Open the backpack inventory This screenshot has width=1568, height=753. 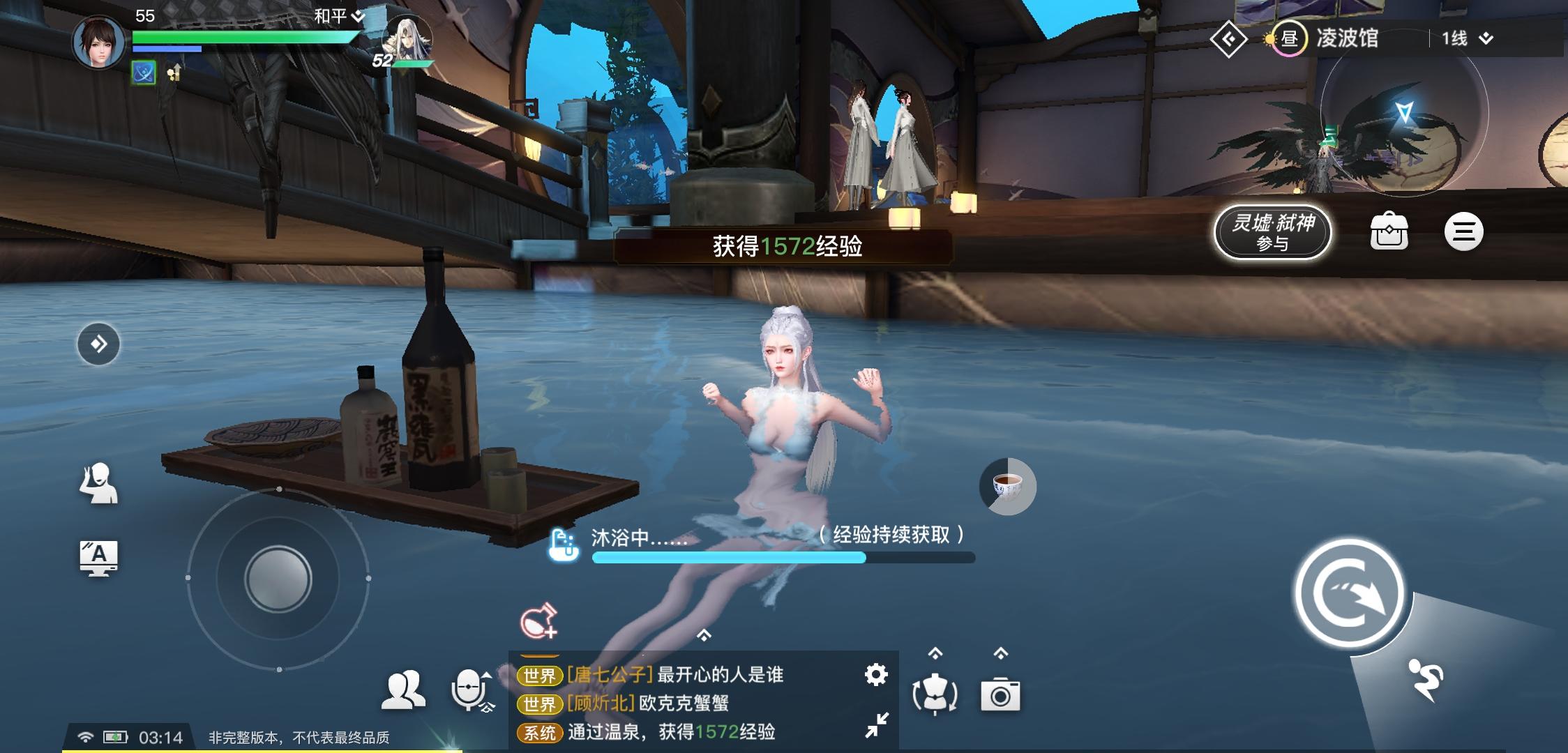pyautogui.click(x=1390, y=231)
